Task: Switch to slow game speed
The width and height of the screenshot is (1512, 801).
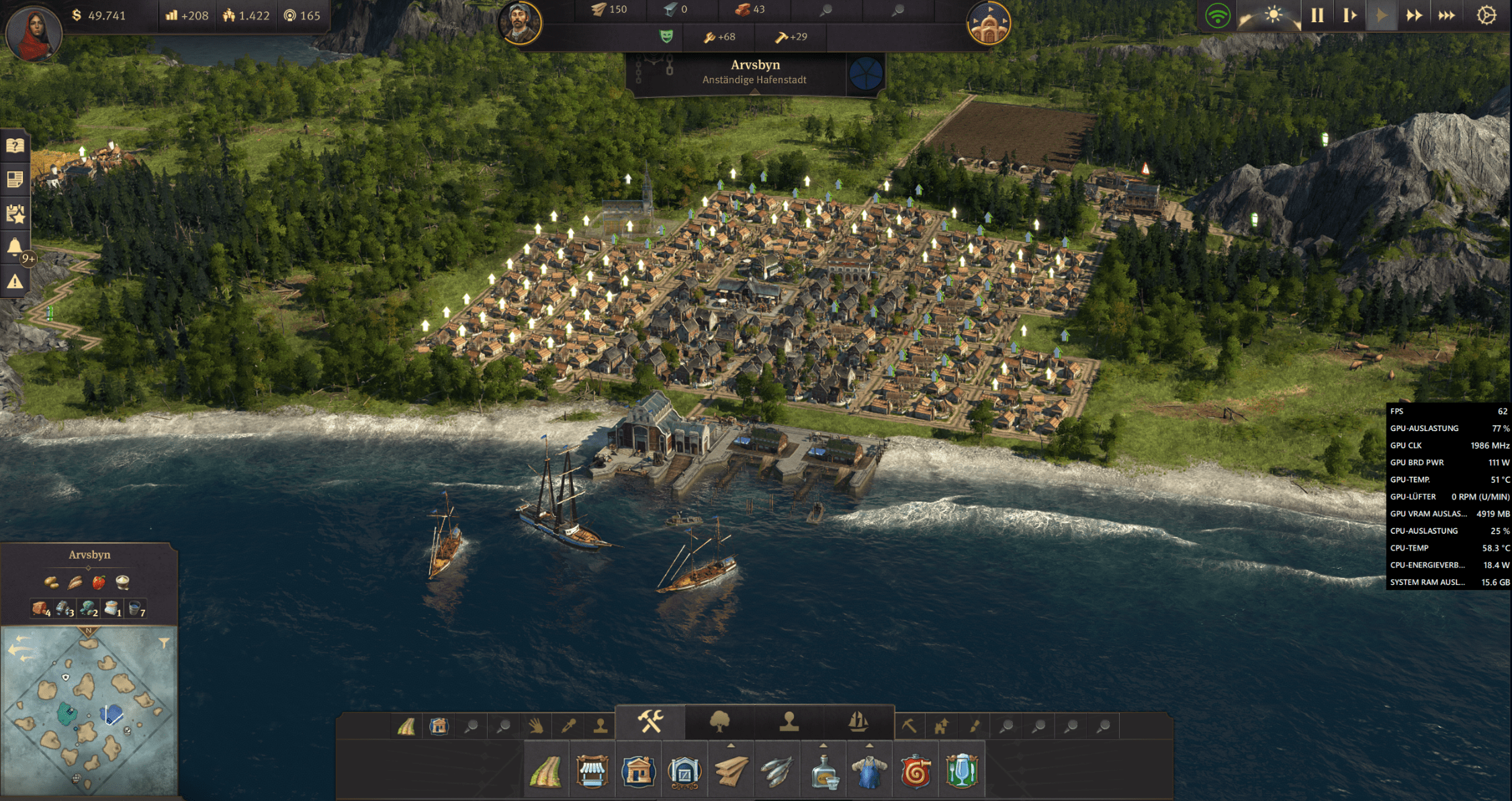Action: click(1349, 15)
